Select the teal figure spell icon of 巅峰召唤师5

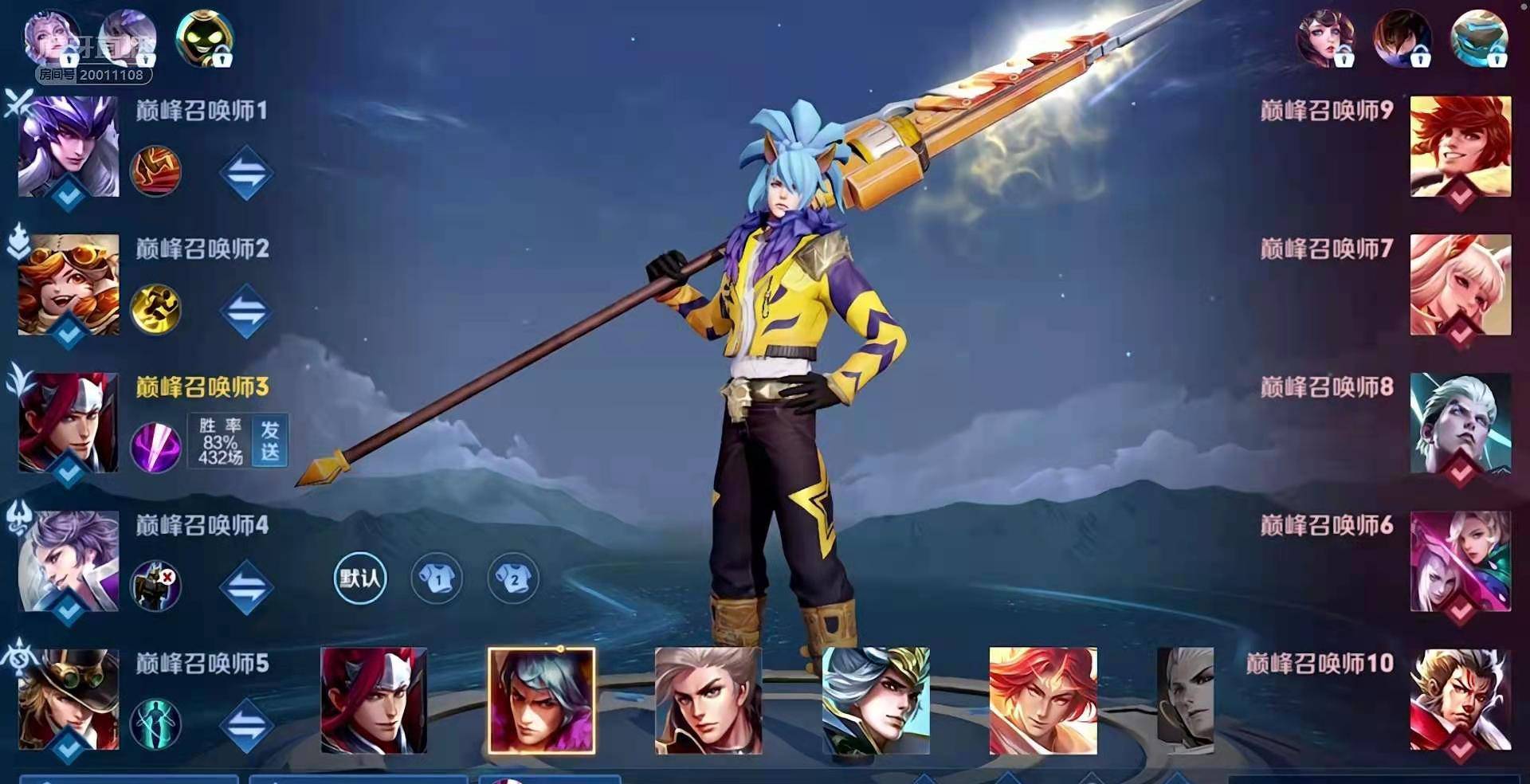tap(155, 723)
